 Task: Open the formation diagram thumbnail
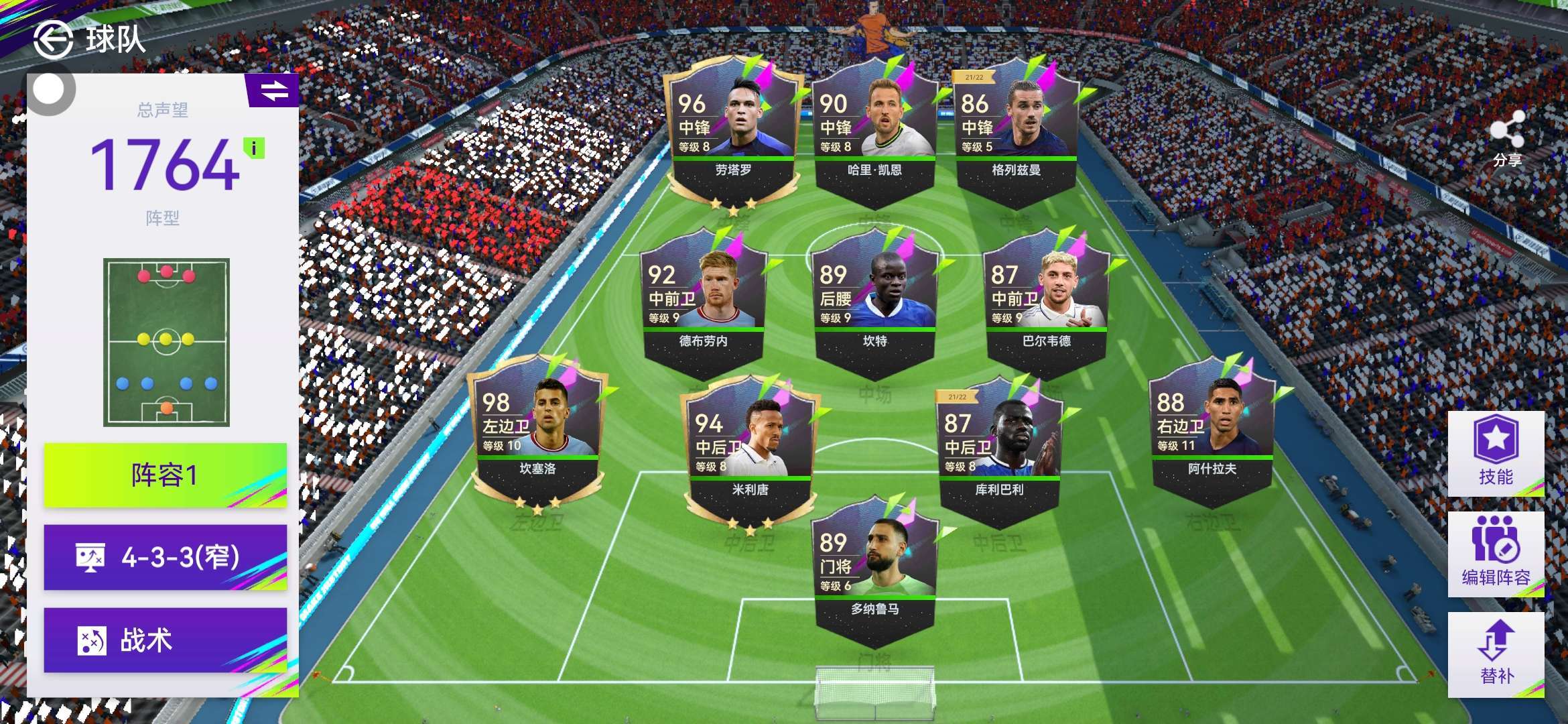tap(166, 342)
